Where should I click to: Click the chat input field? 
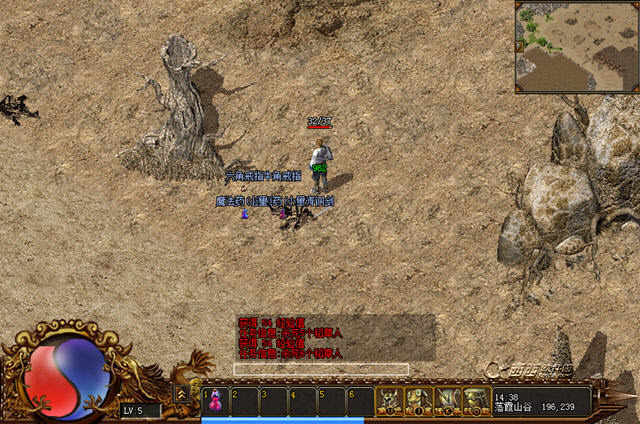tap(320, 369)
